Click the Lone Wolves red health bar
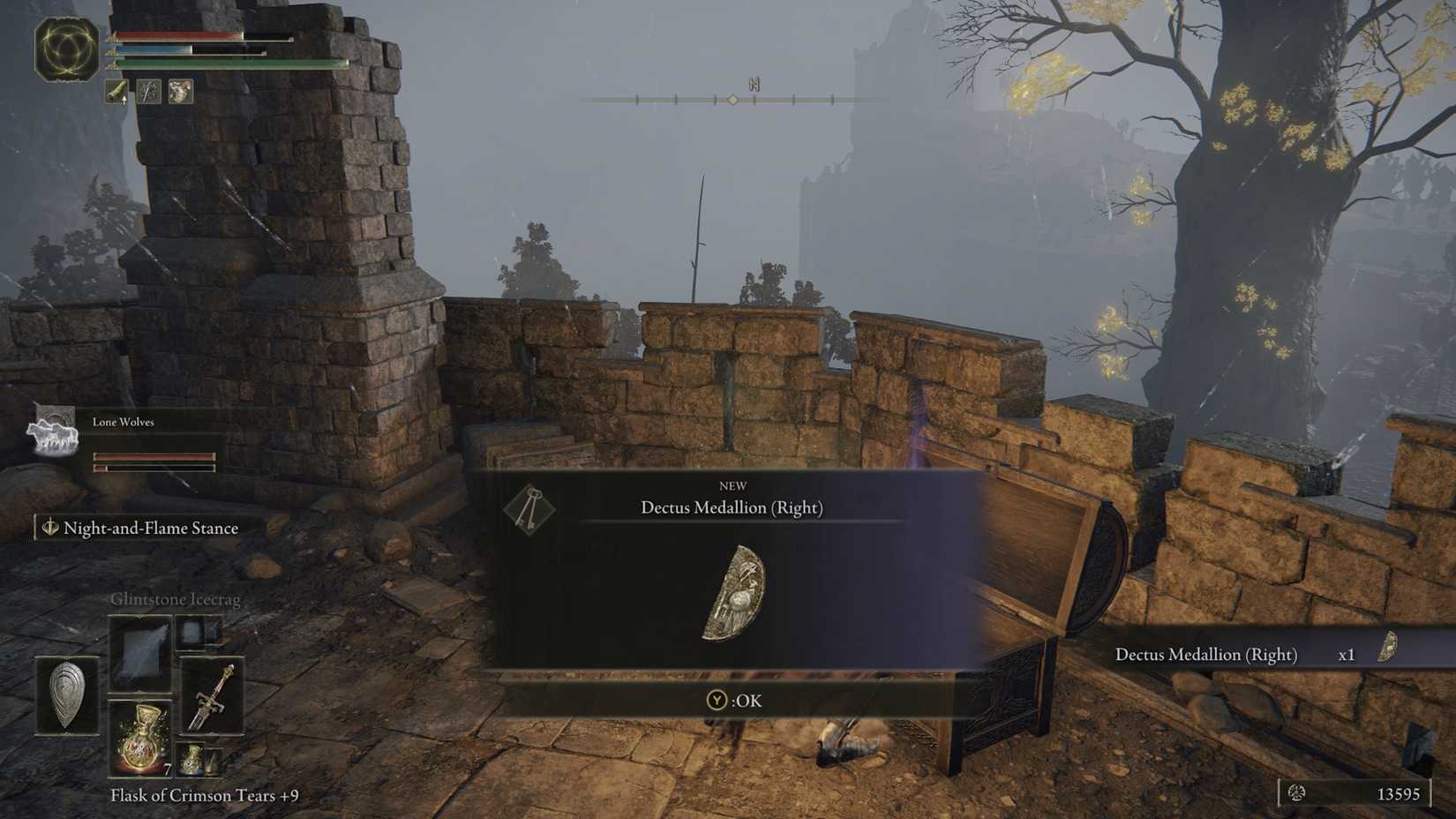Screen dimensions: 1456x819 (x=154, y=457)
